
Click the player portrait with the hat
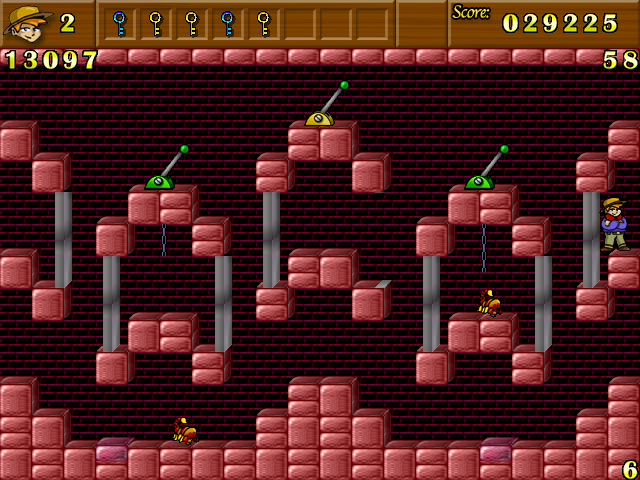tap(27, 22)
